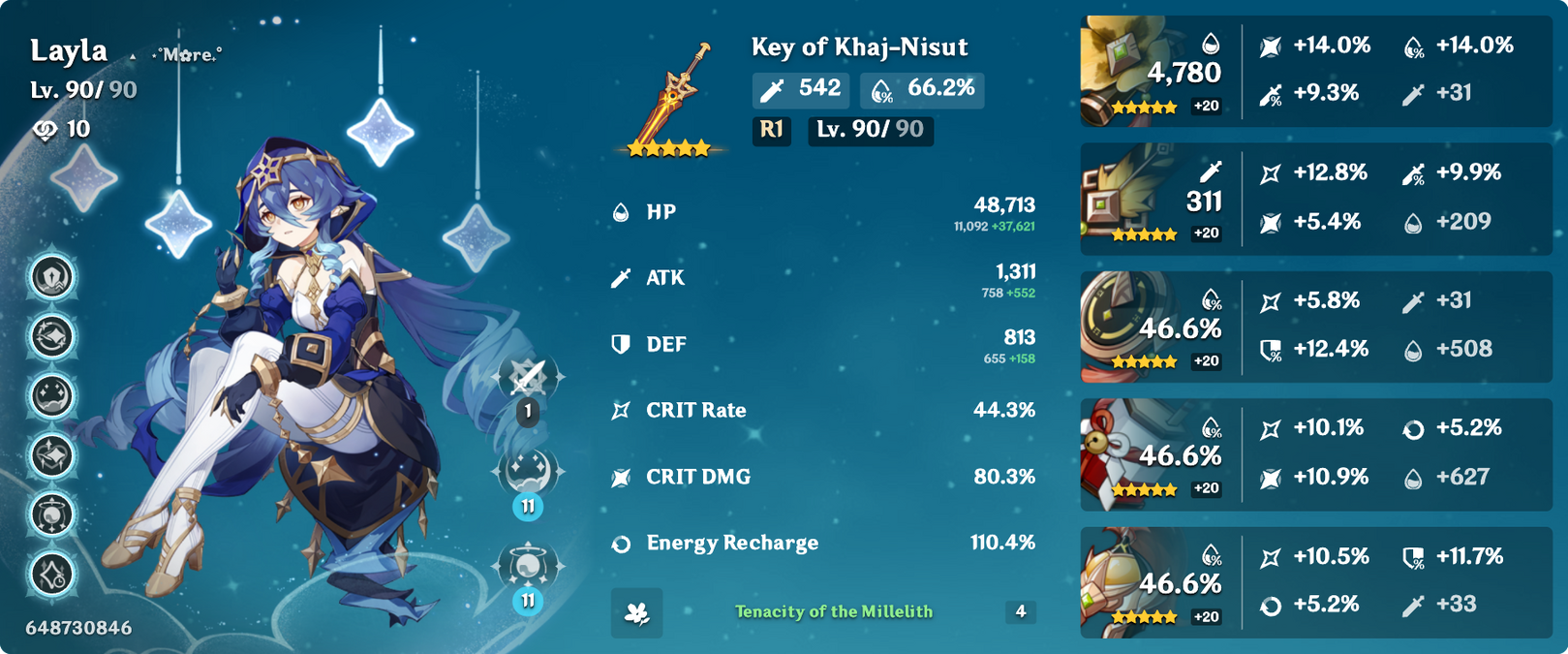
Task: Open the level 11 crescent moon talent
Action: [528, 472]
